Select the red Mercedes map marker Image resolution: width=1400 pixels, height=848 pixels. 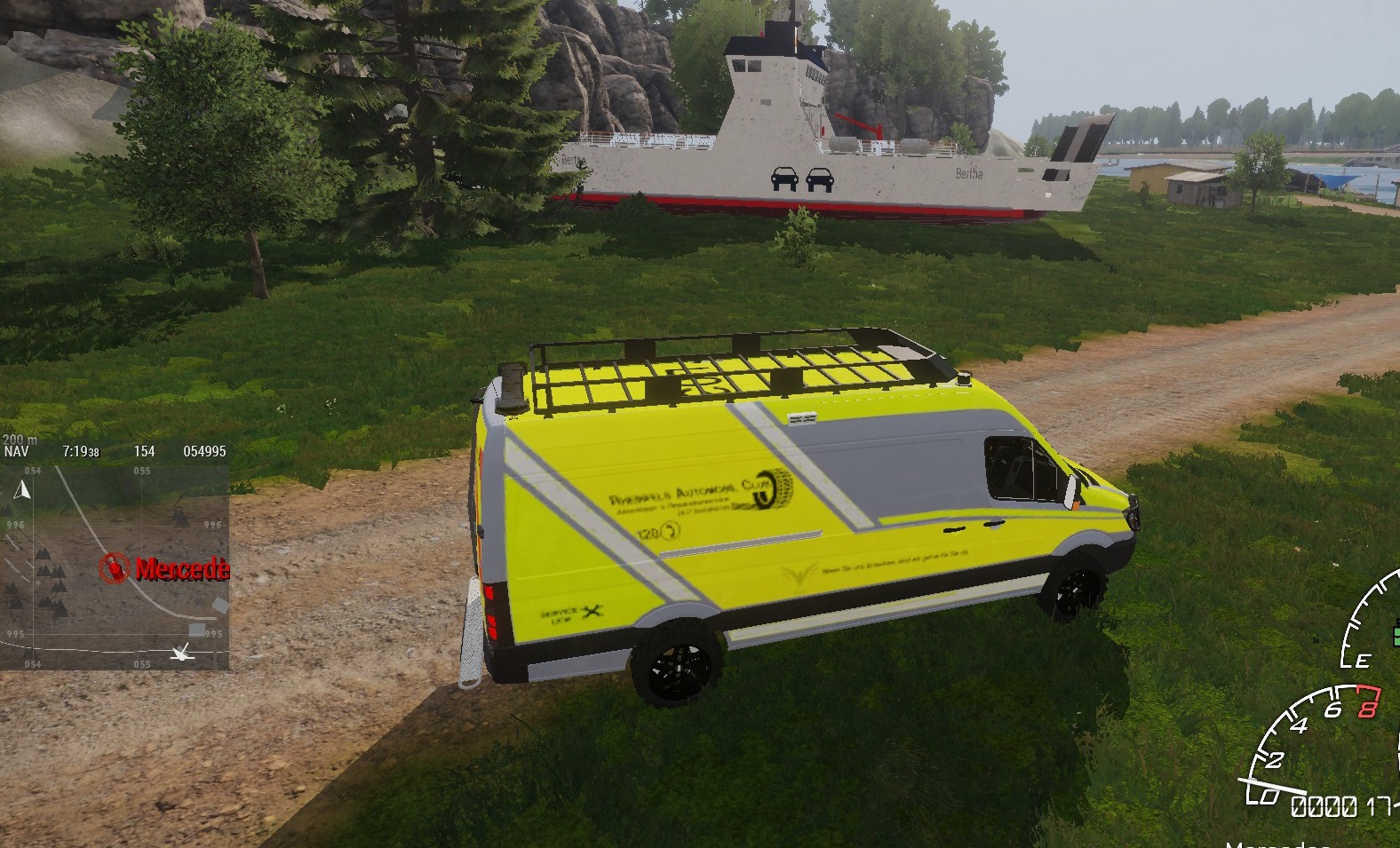click(114, 568)
